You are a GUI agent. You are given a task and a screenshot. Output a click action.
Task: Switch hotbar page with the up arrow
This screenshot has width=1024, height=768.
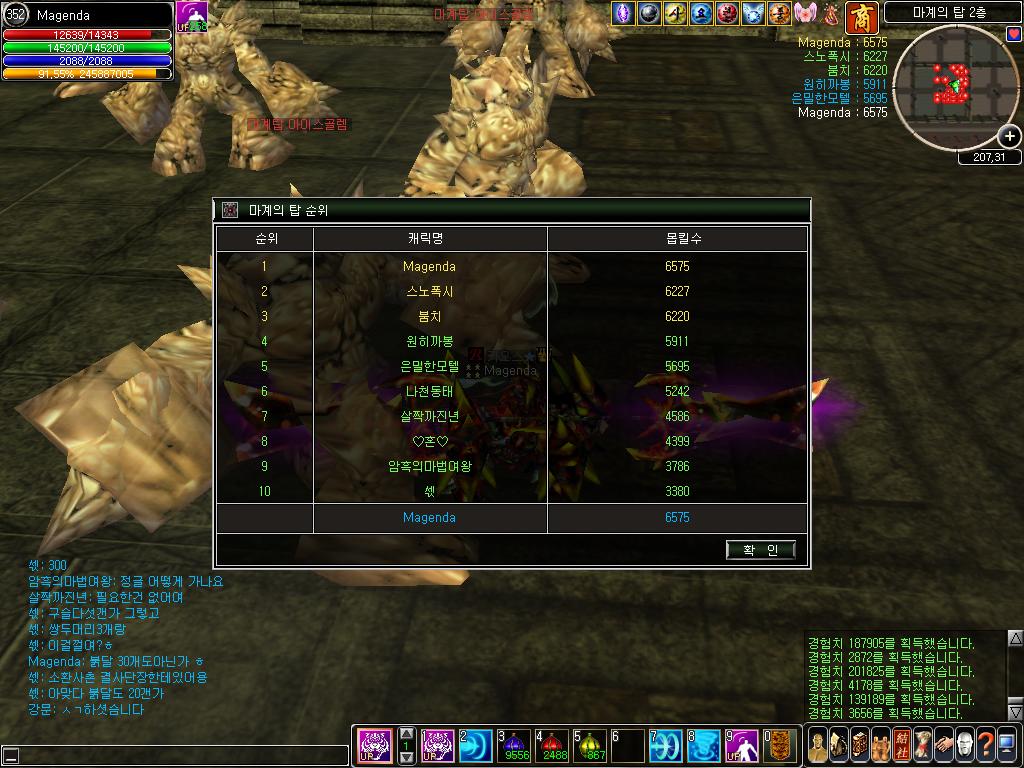[407, 733]
